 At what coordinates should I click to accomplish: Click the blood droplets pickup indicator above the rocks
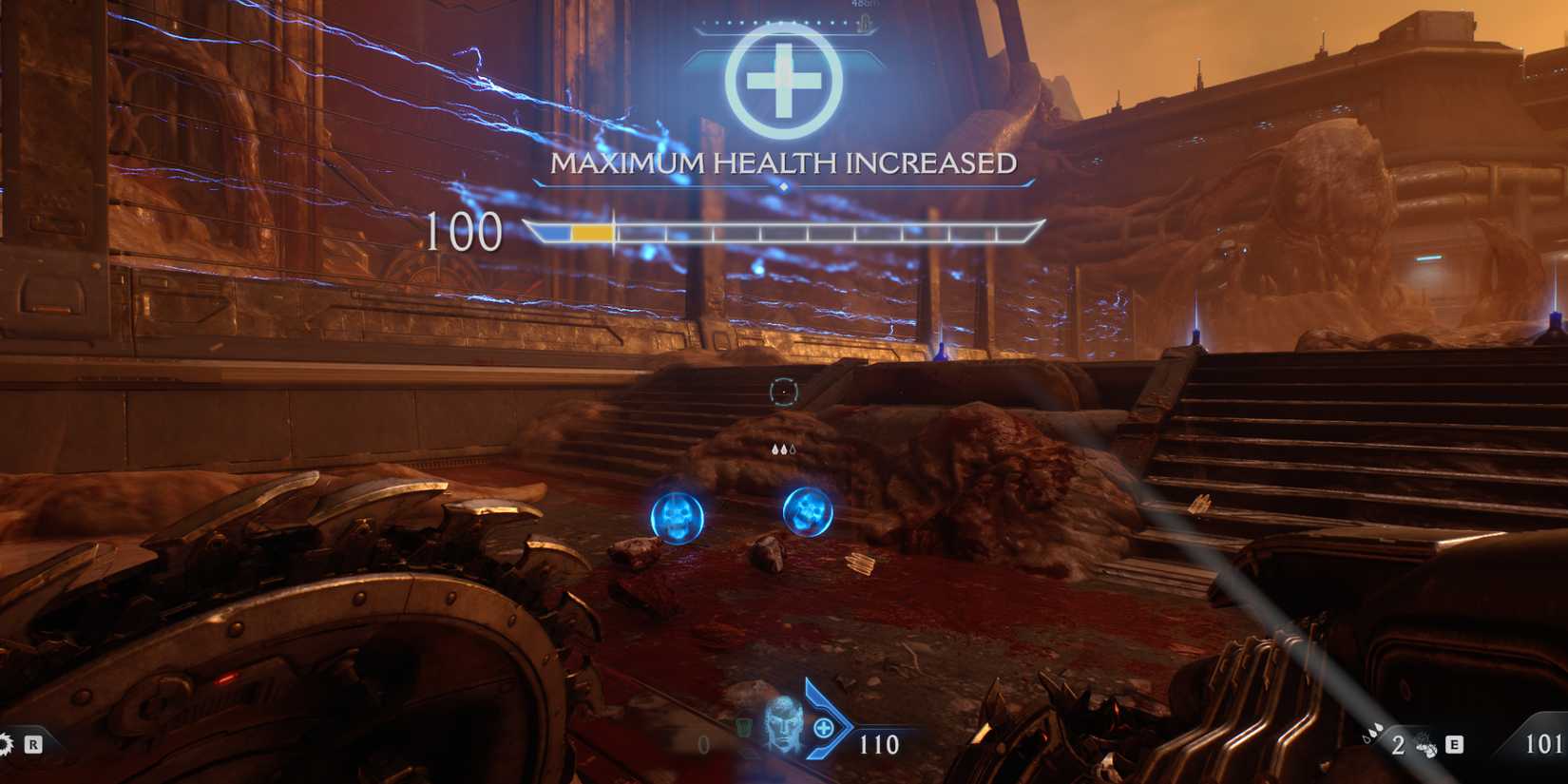784,448
